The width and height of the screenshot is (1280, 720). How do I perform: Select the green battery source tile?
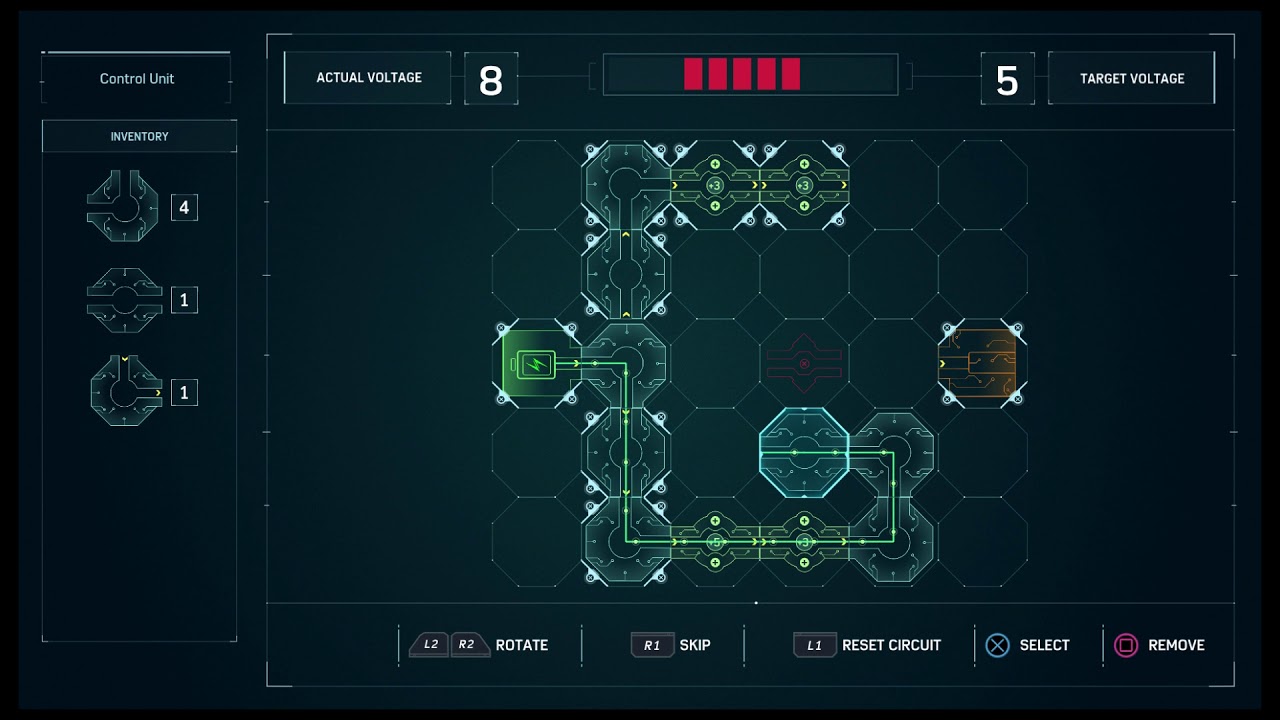(x=537, y=363)
